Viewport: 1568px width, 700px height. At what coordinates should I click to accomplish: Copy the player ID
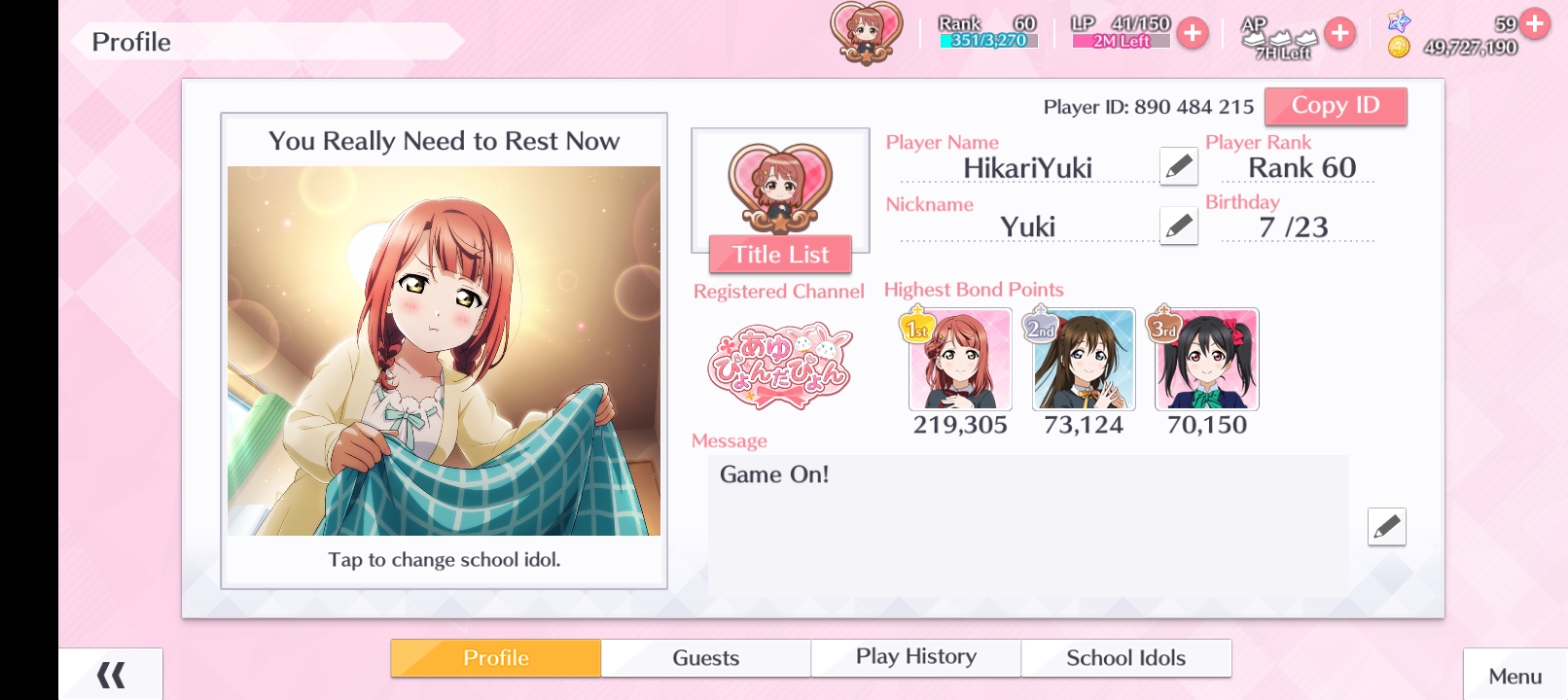[1335, 106]
